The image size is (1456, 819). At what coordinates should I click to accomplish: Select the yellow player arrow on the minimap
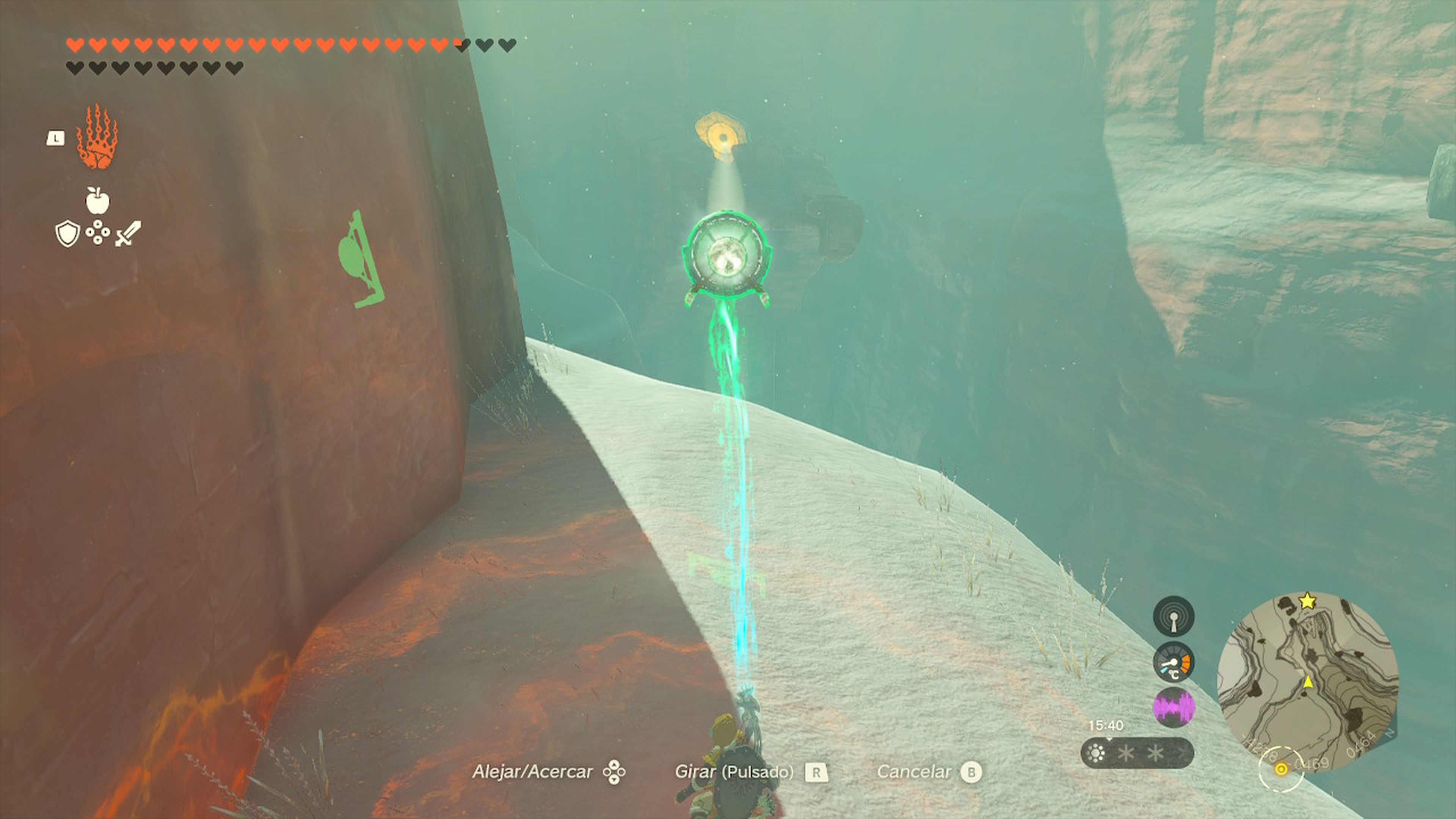[1308, 682]
